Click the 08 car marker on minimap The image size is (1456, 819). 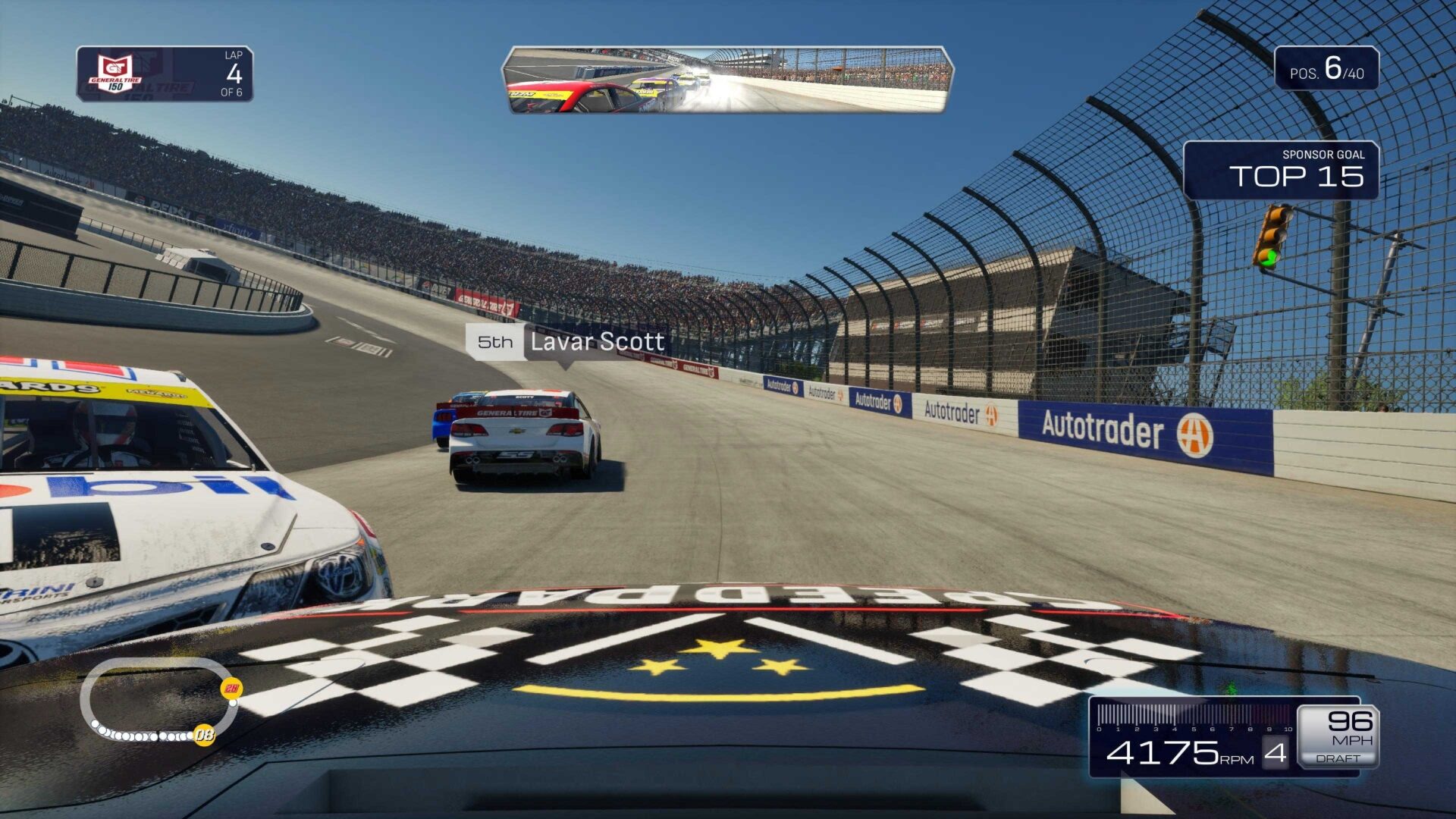click(x=204, y=734)
